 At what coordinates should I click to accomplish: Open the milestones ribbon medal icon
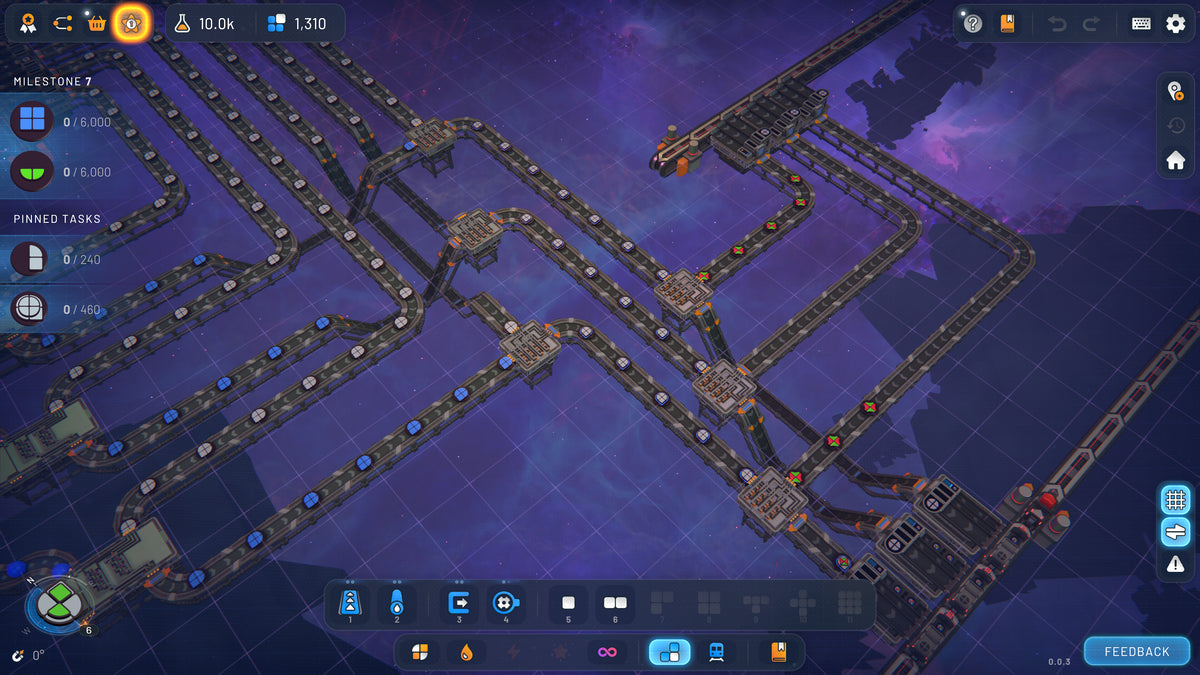[29, 23]
